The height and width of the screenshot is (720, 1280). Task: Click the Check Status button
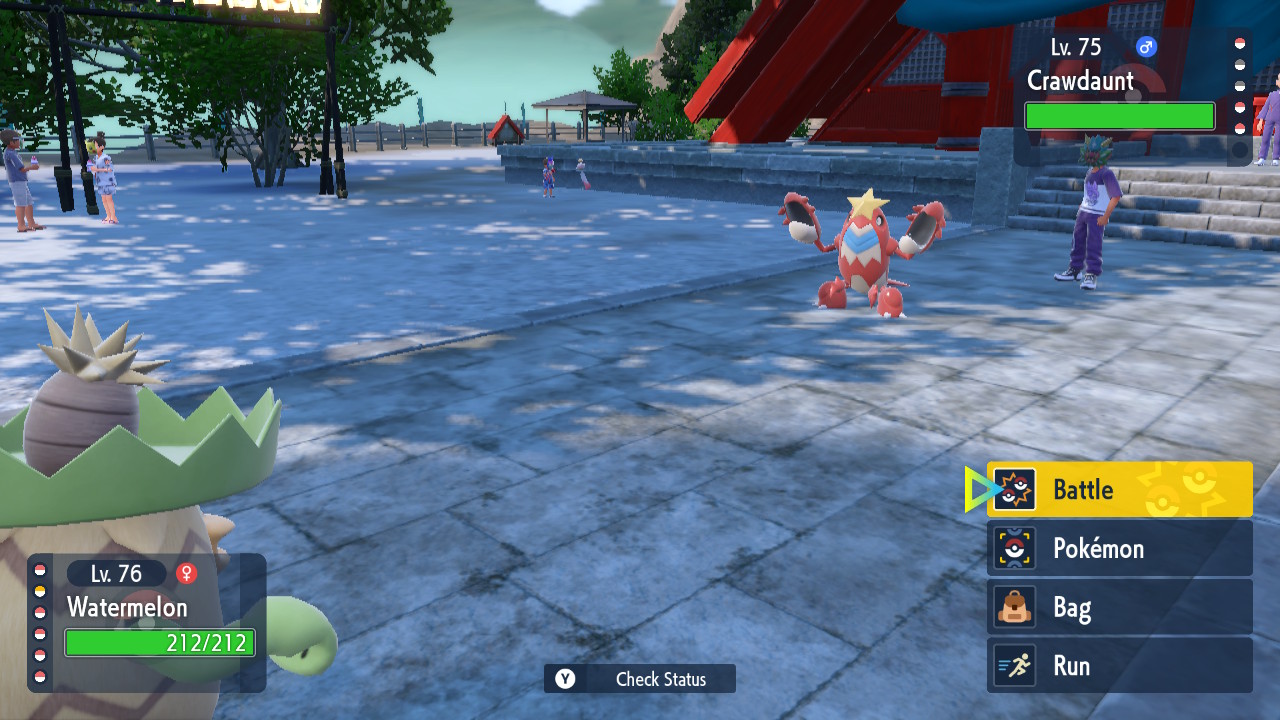[640, 679]
